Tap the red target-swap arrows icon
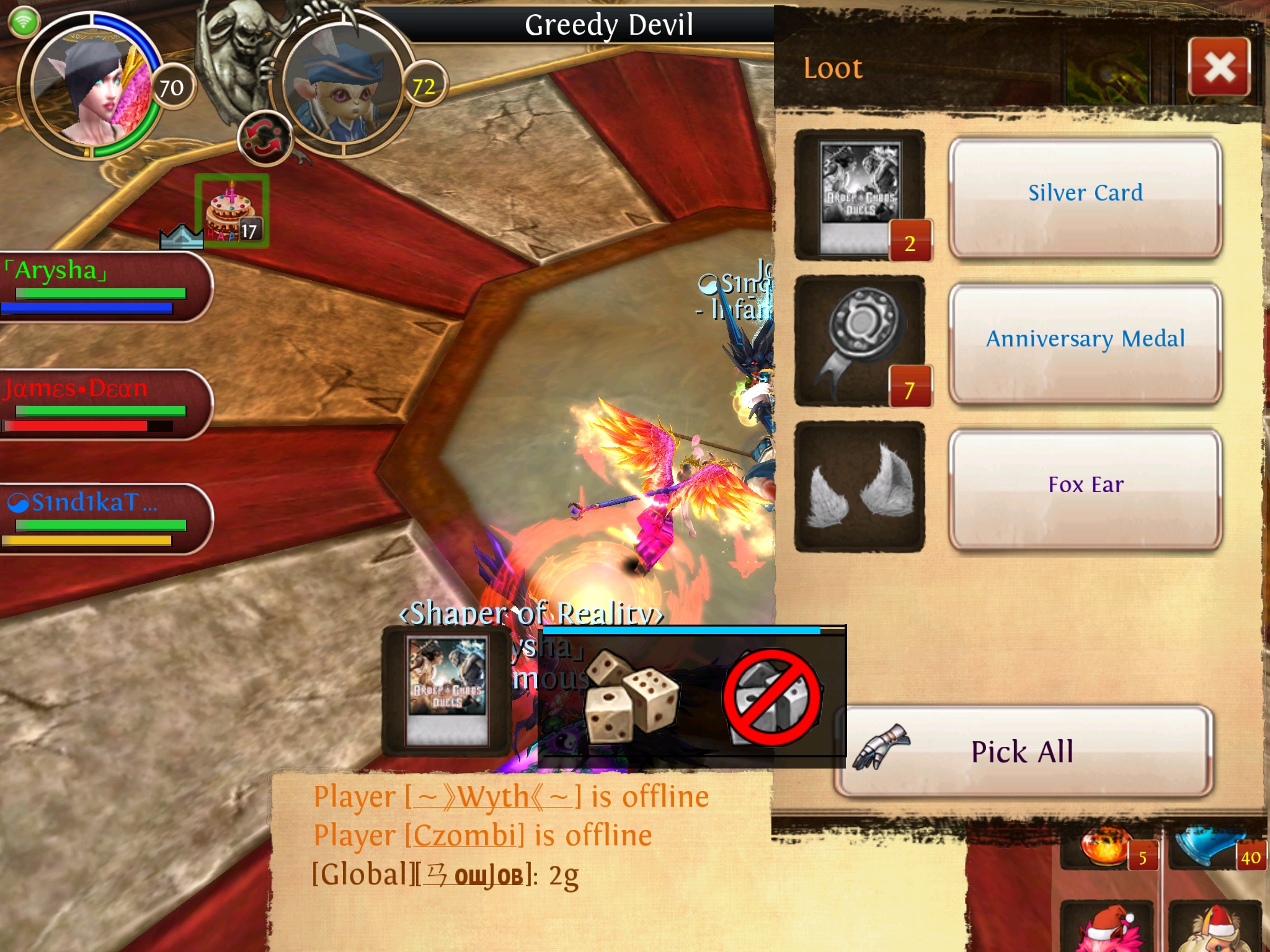The height and width of the screenshot is (952, 1270). [264, 139]
